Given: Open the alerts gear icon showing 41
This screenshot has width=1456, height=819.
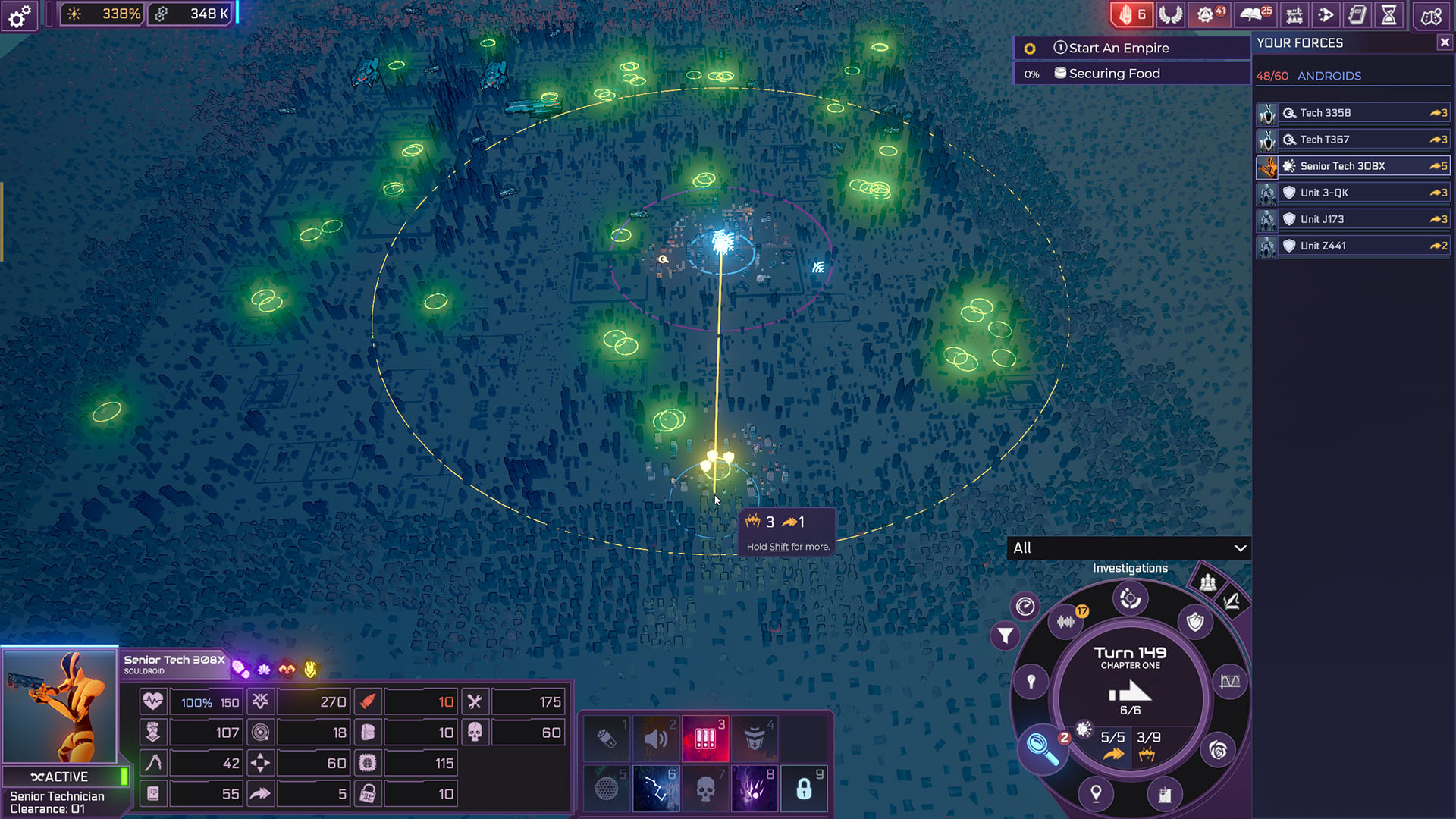Looking at the screenshot, I should click(x=1210, y=14).
